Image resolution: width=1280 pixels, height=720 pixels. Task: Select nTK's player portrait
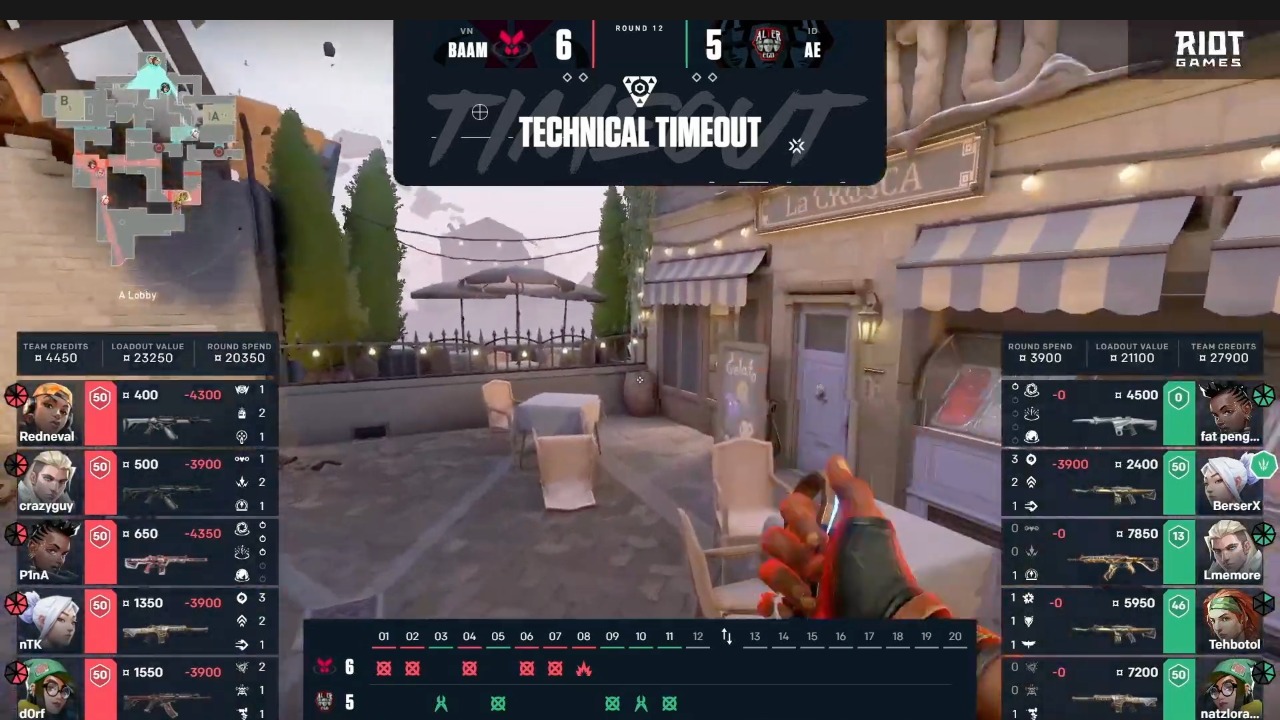[x=48, y=619]
